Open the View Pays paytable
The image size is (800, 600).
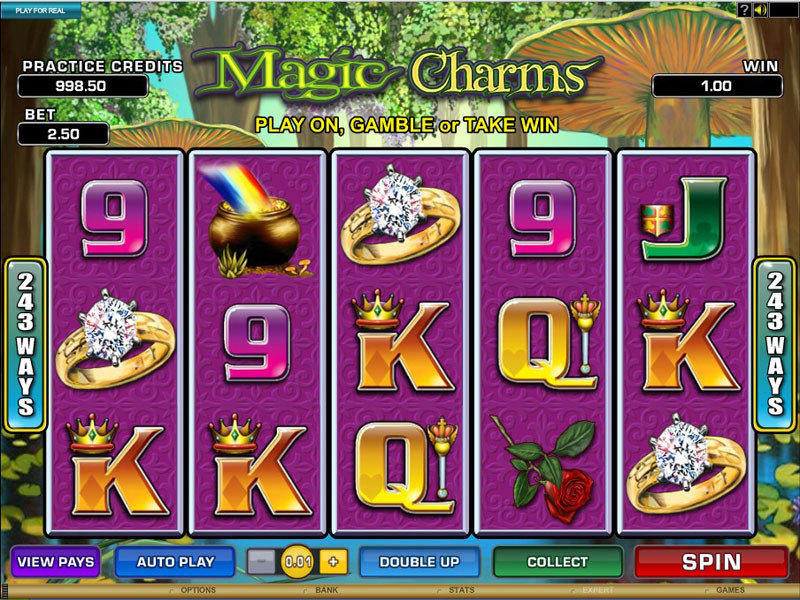click(55, 561)
